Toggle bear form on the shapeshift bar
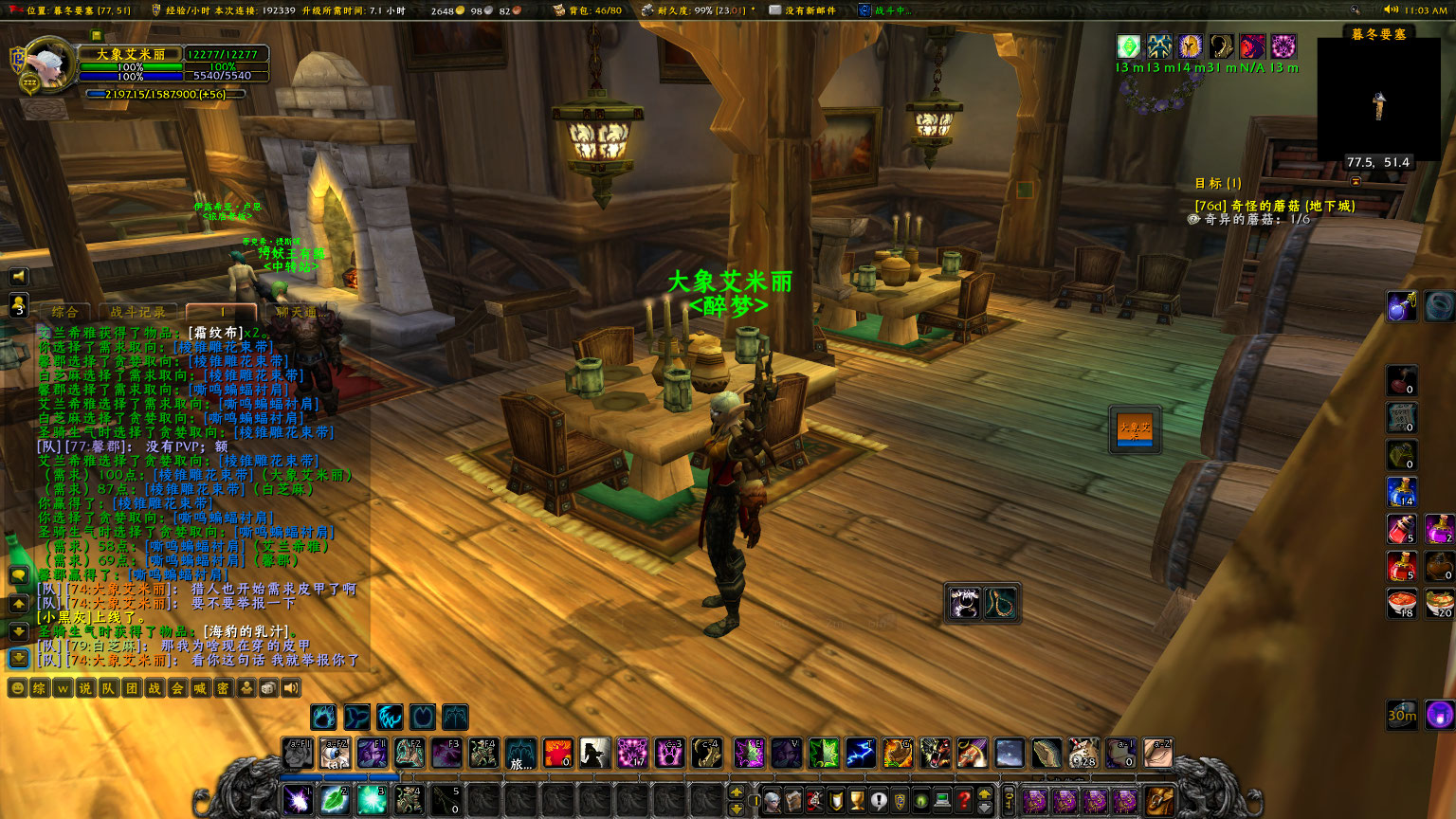The height and width of the screenshot is (819, 1456). tap(323, 717)
